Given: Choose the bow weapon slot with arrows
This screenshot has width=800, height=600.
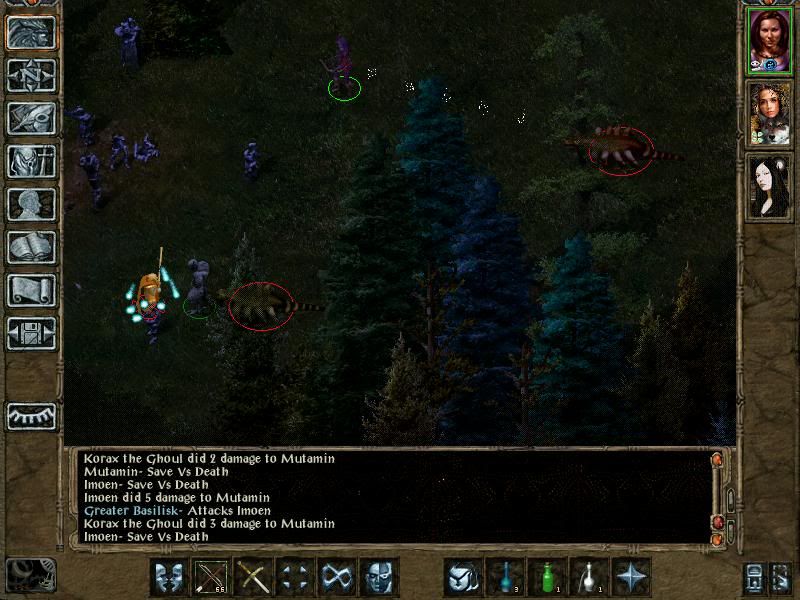Looking at the screenshot, I should click(x=211, y=577).
